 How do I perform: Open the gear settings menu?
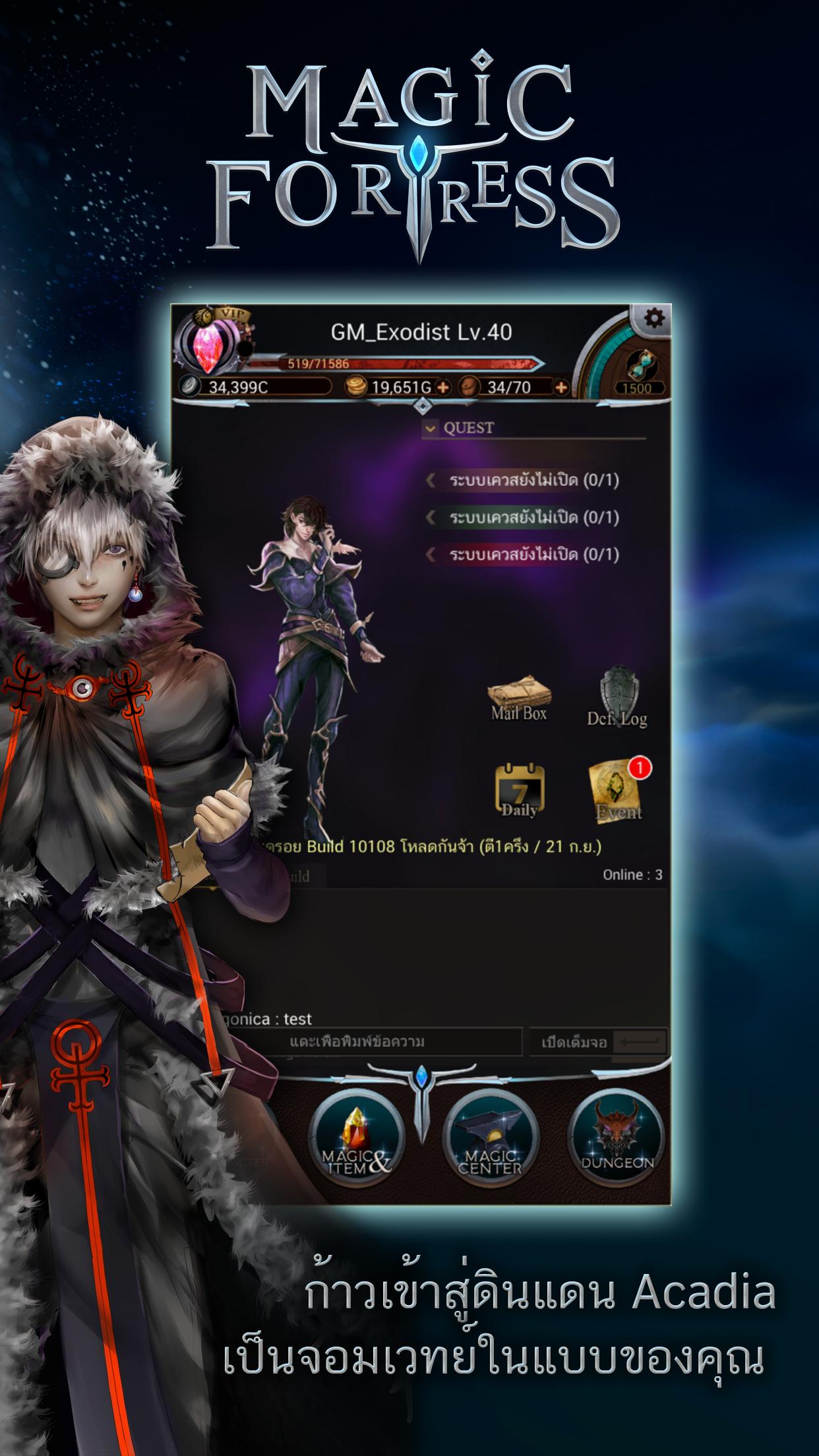point(653,320)
